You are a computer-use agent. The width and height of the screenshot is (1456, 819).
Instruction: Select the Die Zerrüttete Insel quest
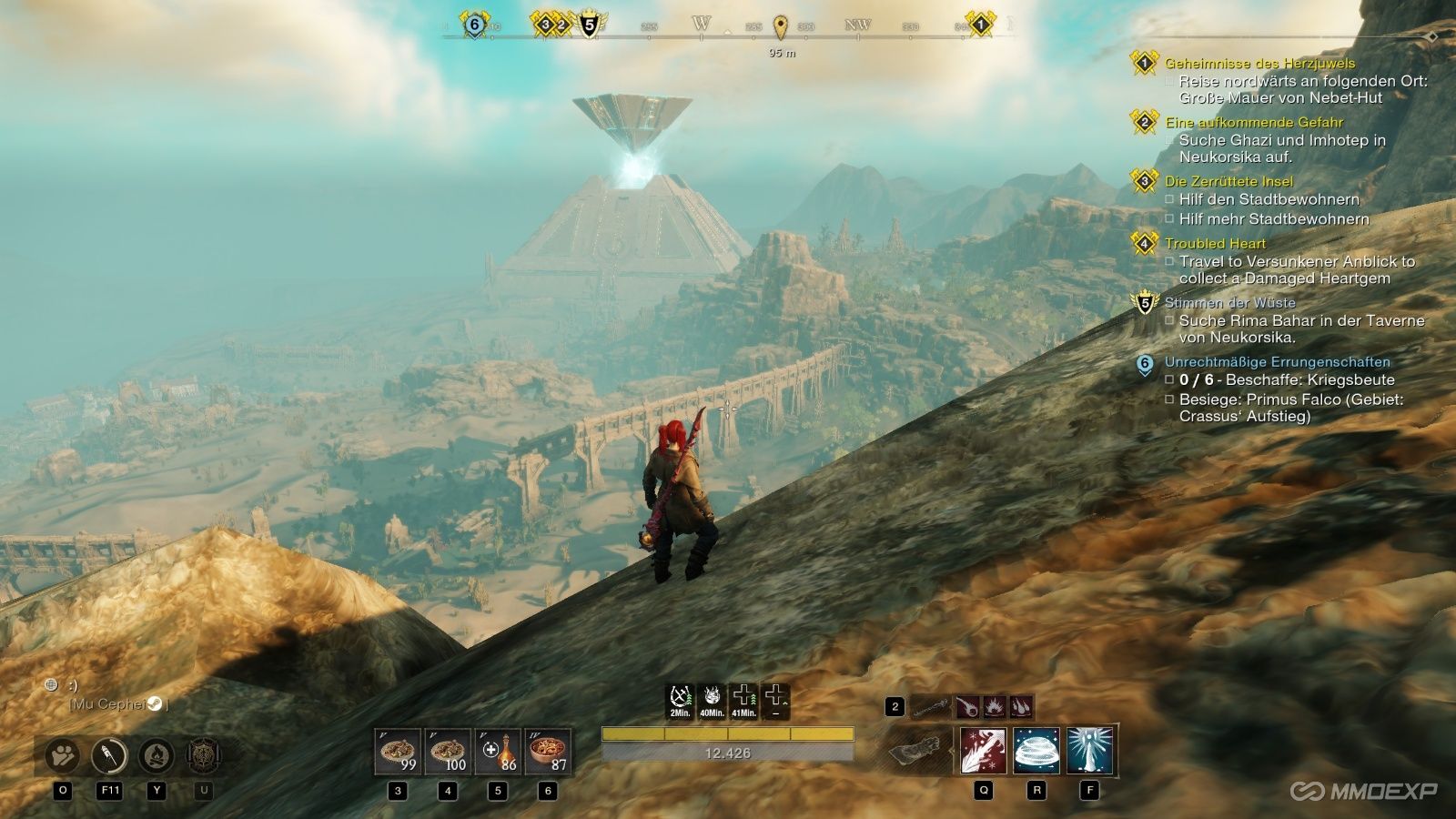click(1228, 181)
